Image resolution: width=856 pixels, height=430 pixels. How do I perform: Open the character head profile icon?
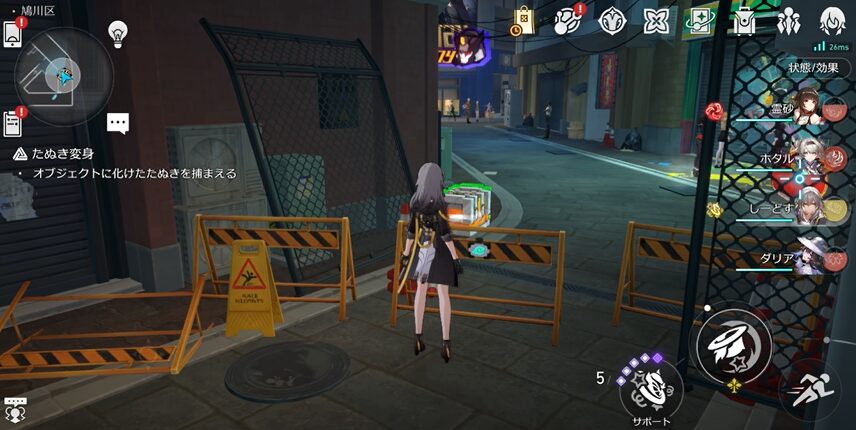832,20
